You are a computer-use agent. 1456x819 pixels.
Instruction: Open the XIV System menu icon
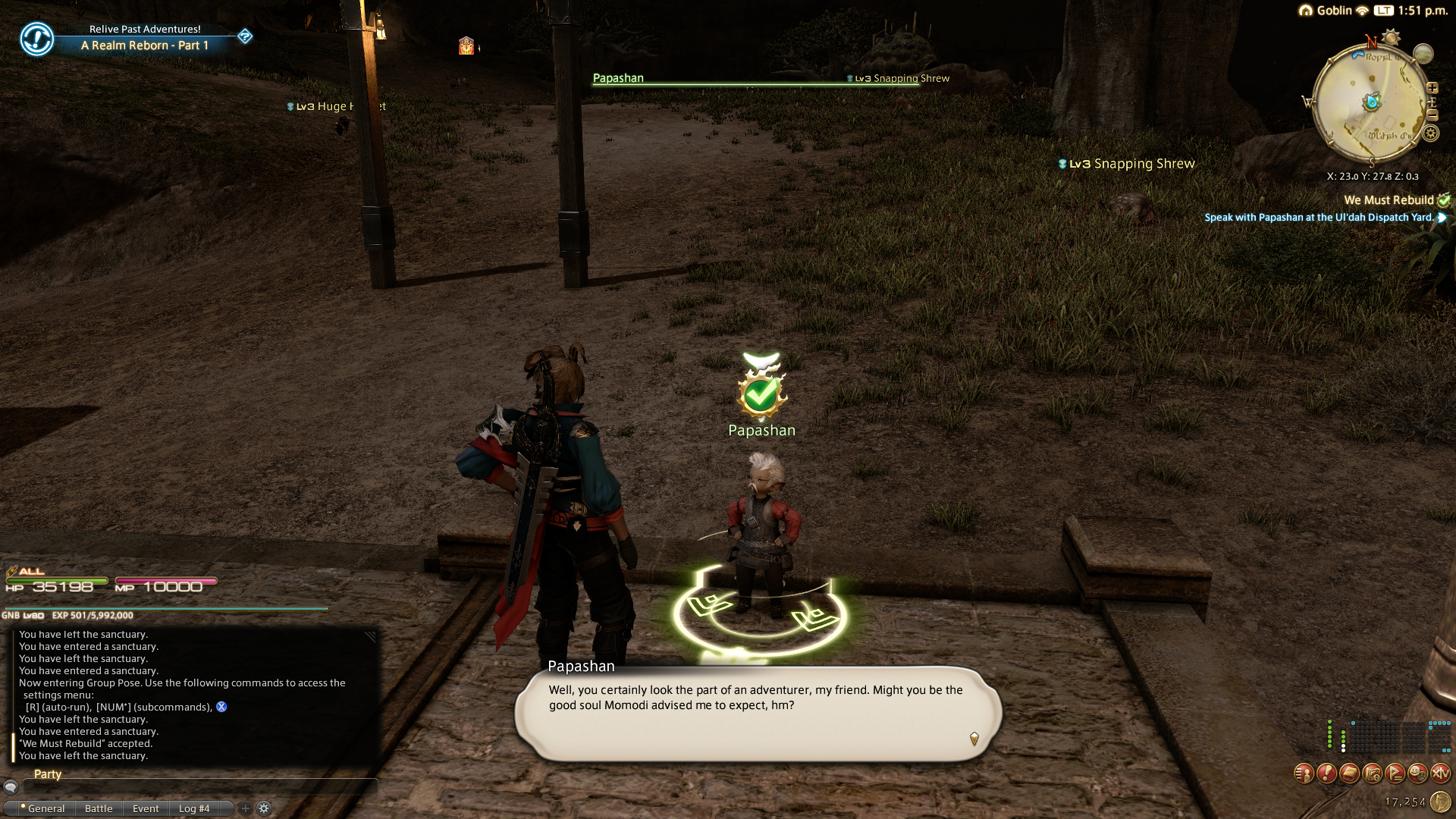1440,773
